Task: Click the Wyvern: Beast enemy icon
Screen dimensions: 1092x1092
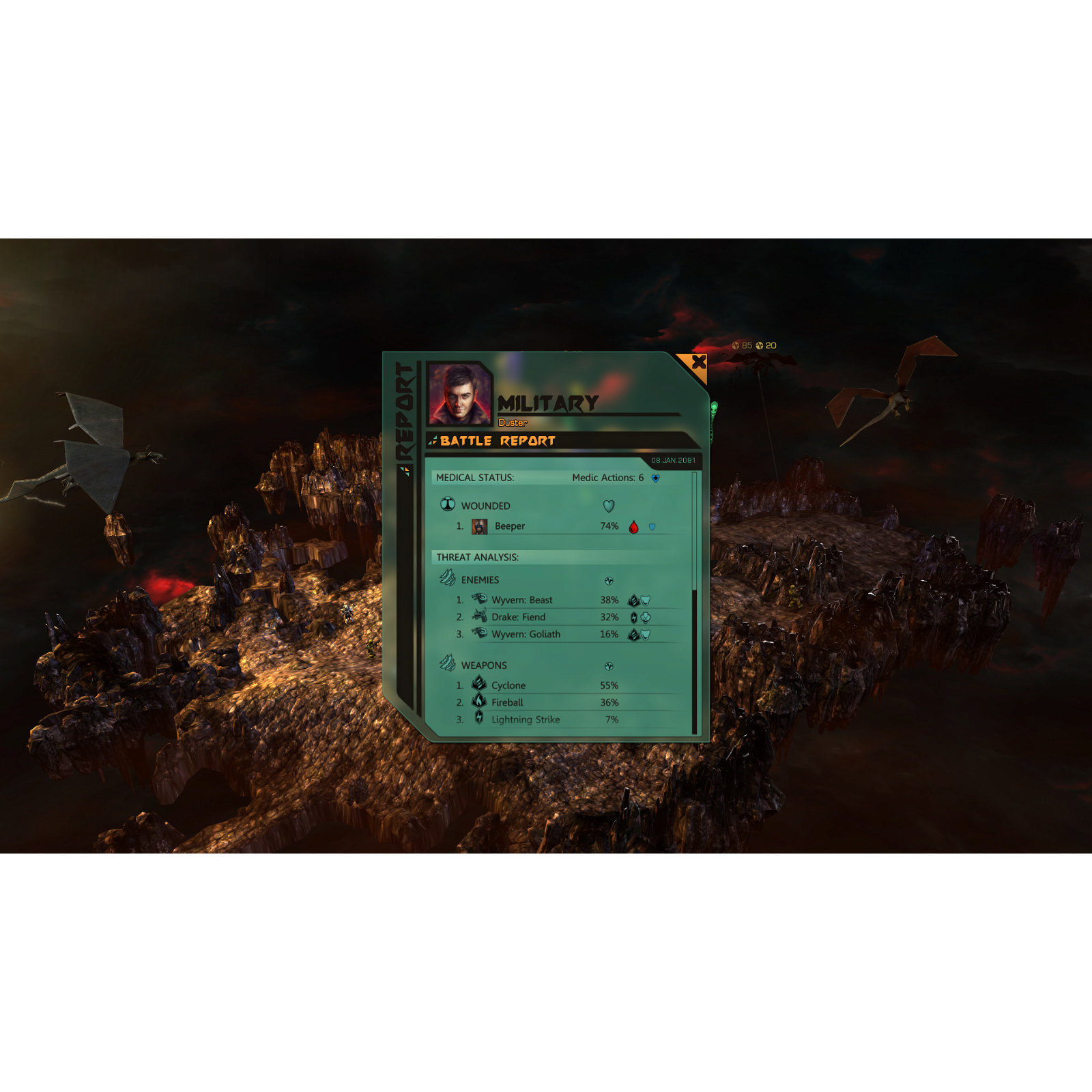Action: pyautogui.click(x=478, y=599)
